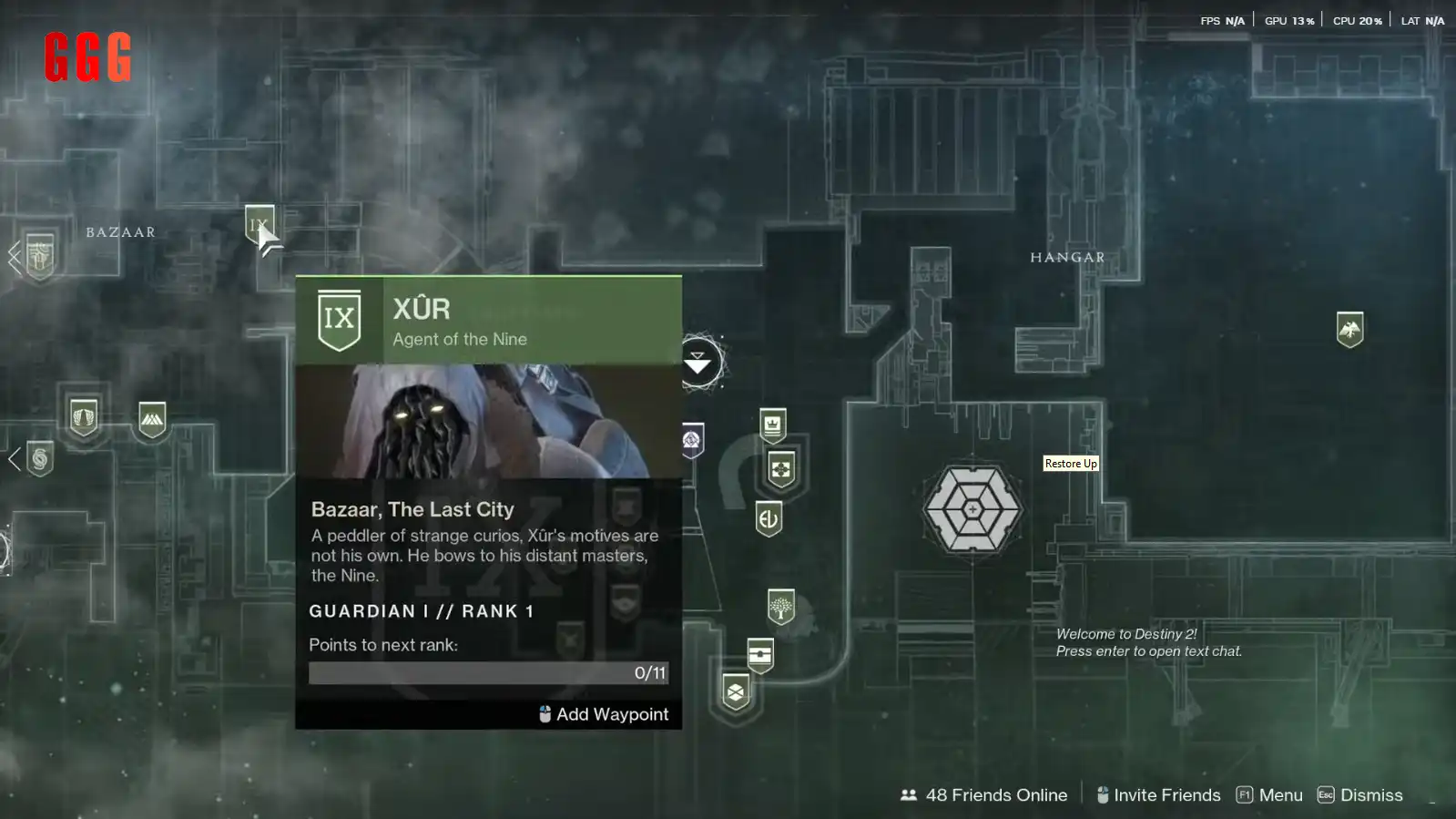Show the 48 Friends Online roster
1456x819 pixels.
click(x=983, y=795)
